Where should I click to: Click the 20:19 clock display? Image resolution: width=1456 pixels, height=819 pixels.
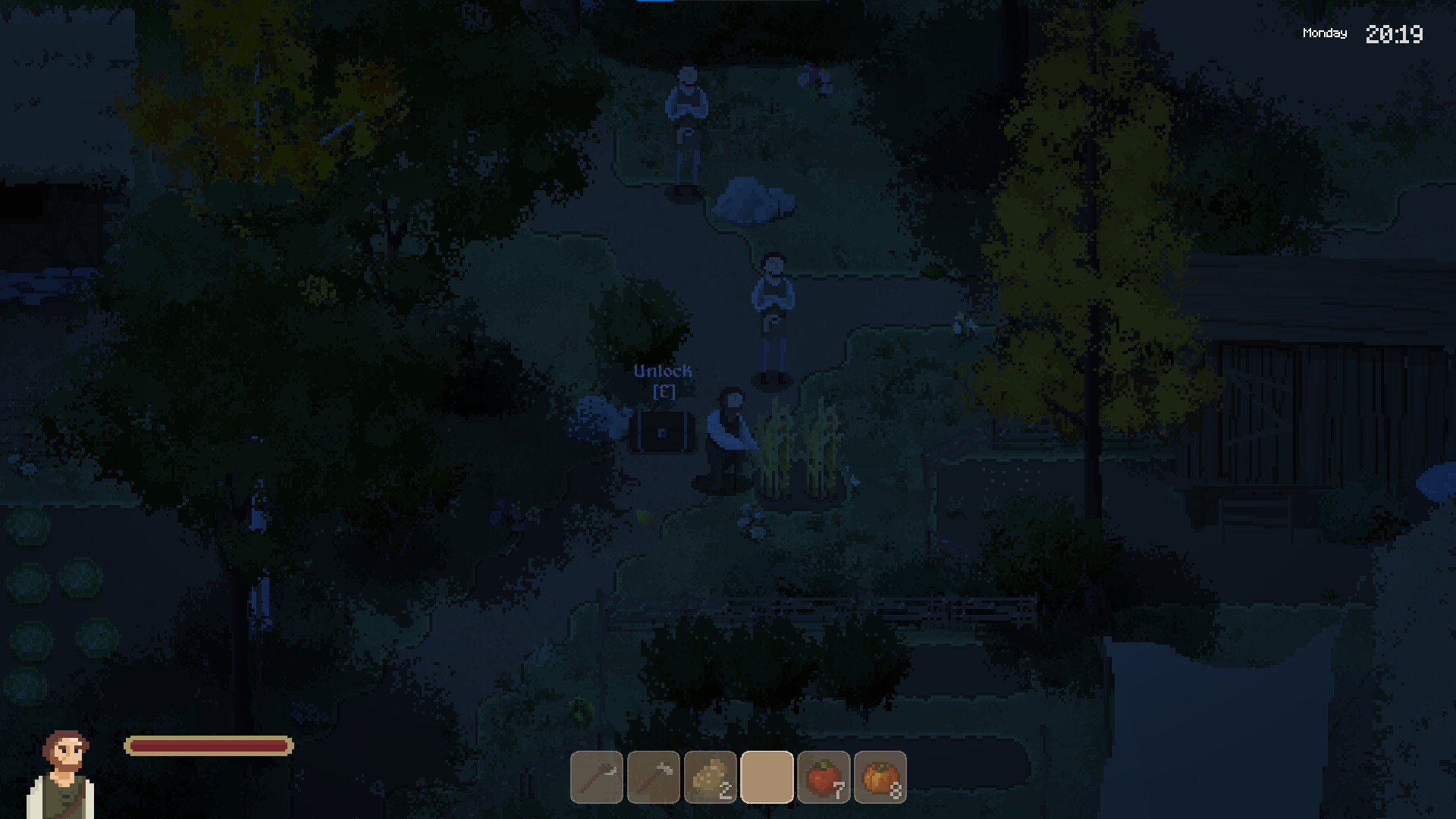click(1395, 34)
